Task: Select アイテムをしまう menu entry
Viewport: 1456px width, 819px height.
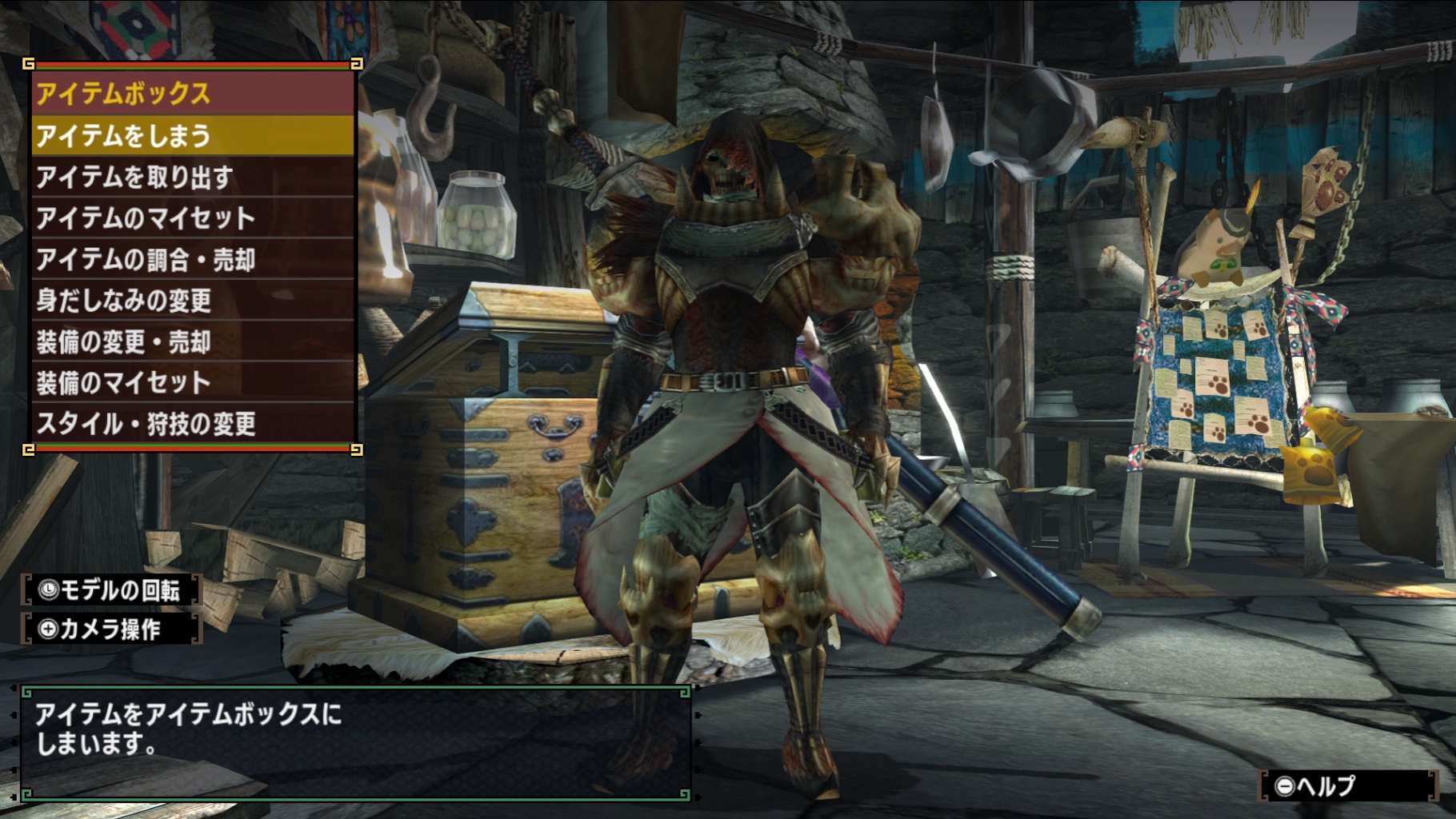Action: pos(192,135)
